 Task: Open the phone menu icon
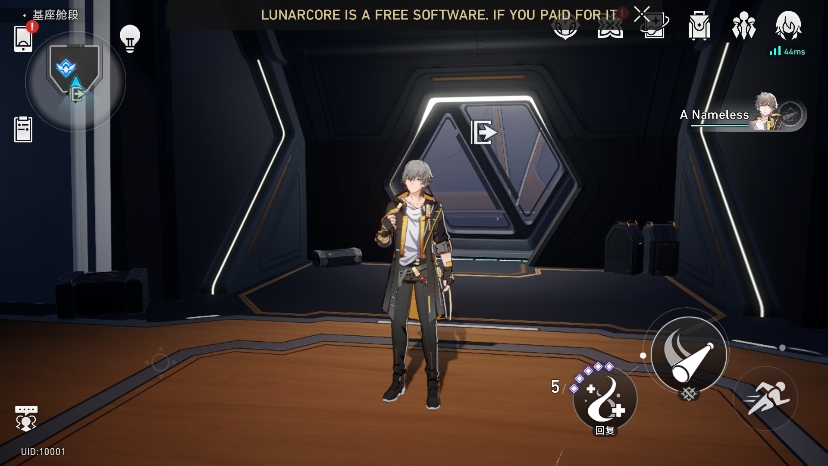(24, 38)
